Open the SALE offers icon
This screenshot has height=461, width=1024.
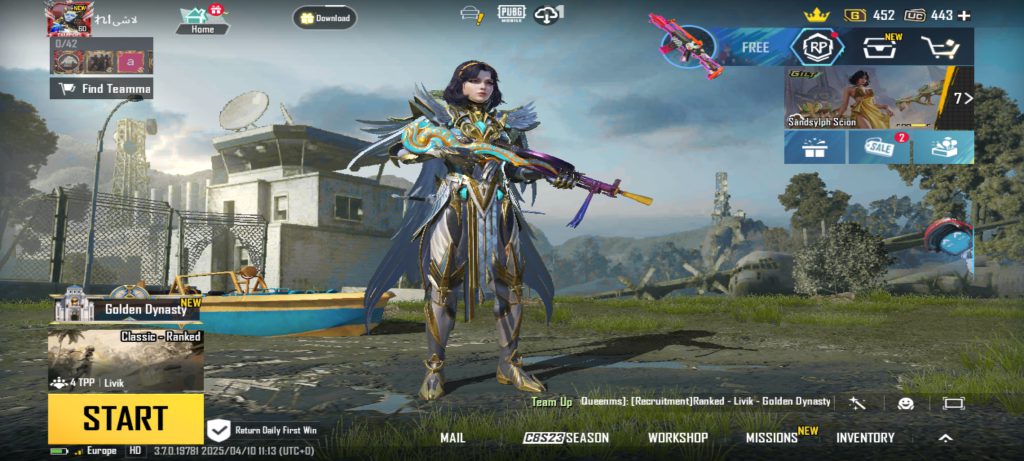click(878, 147)
